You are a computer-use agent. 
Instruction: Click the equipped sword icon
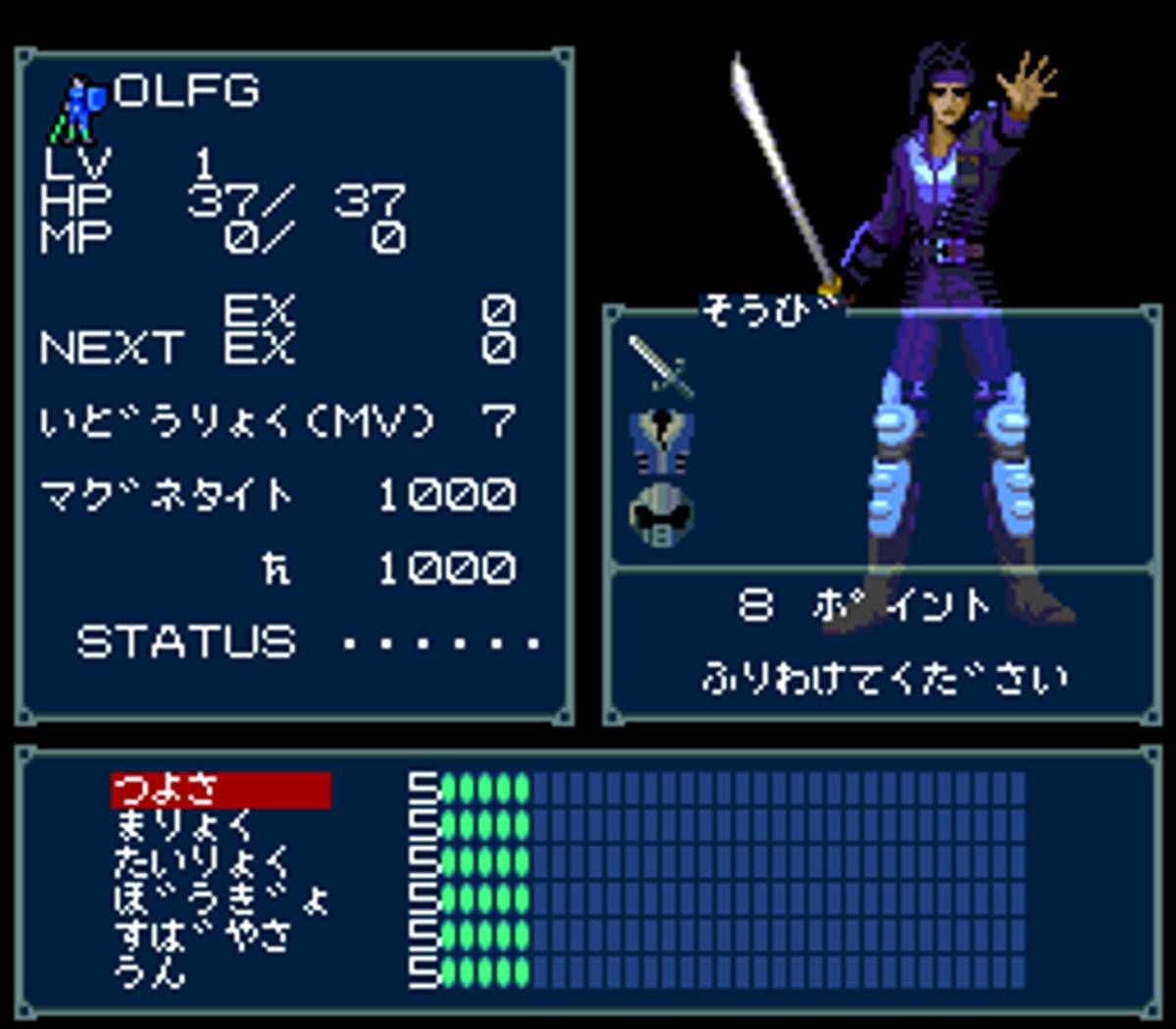pyautogui.click(x=661, y=367)
